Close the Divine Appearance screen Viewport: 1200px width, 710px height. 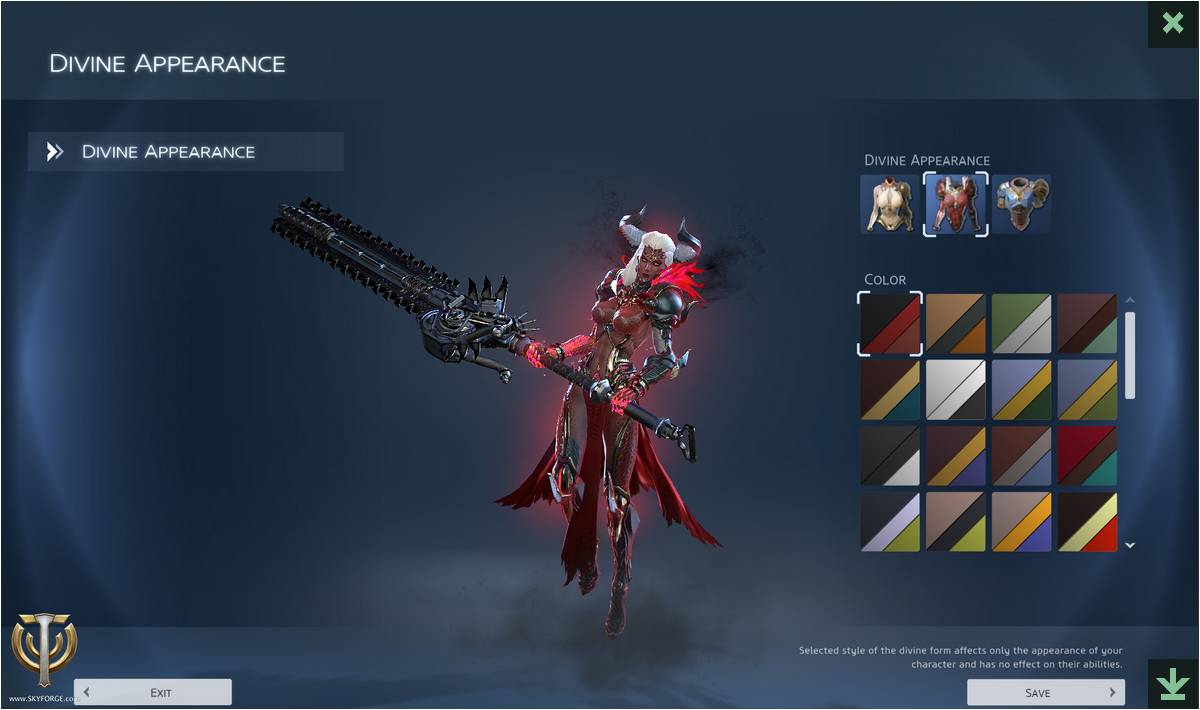[1173, 23]
